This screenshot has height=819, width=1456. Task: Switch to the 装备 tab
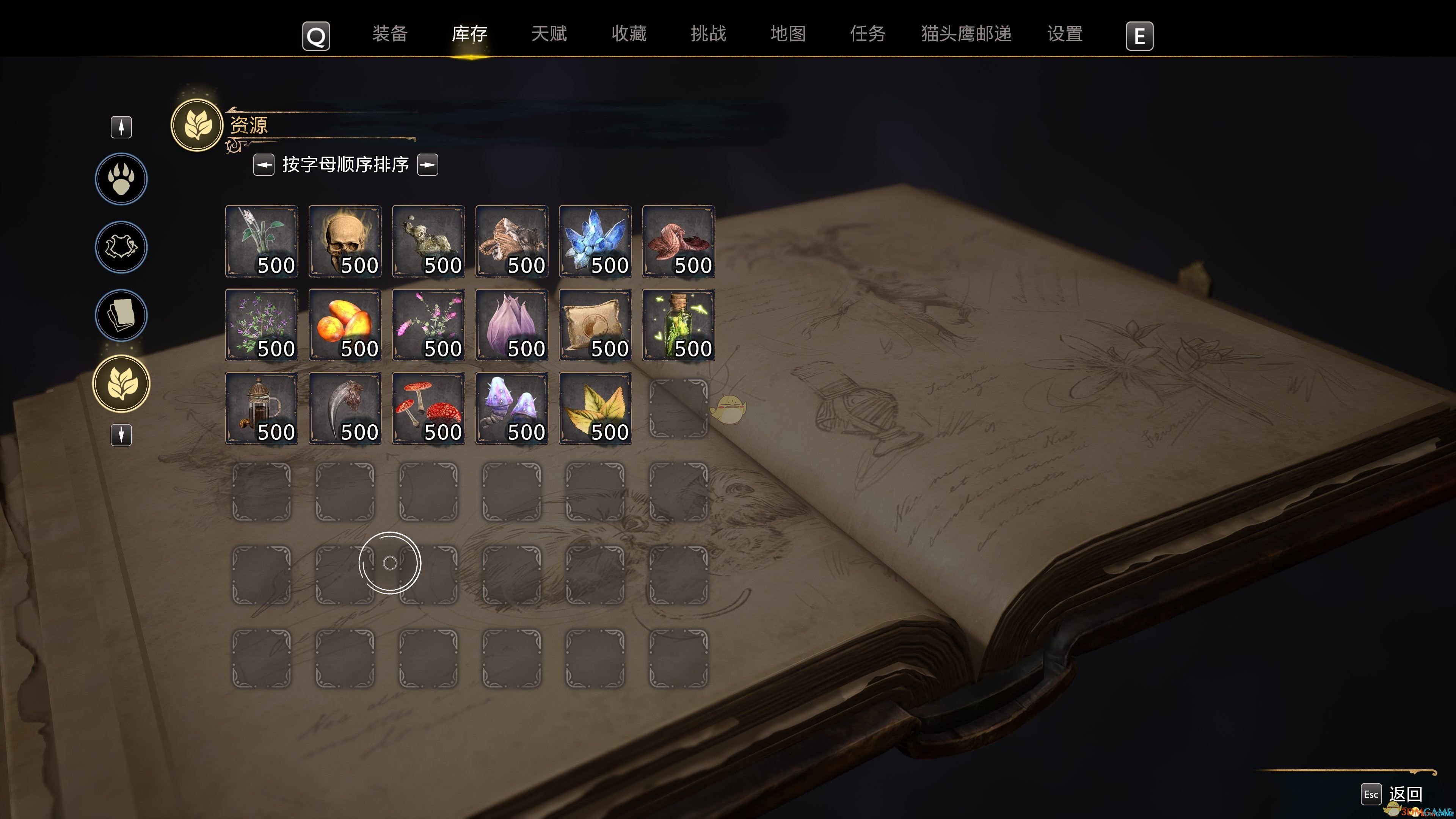(390, 34)
